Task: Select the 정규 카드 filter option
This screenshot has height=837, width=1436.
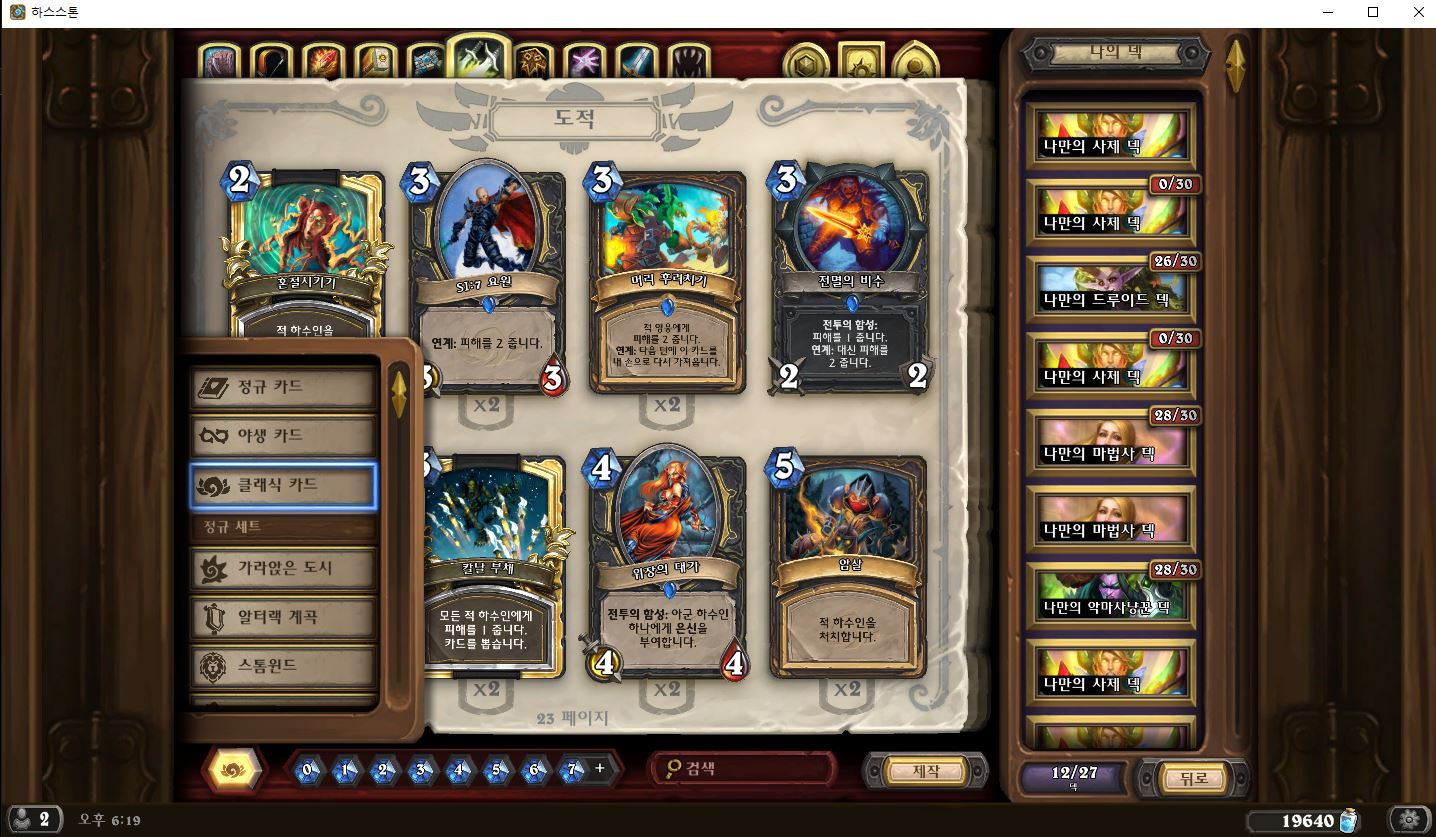Action: coord(283,387)
